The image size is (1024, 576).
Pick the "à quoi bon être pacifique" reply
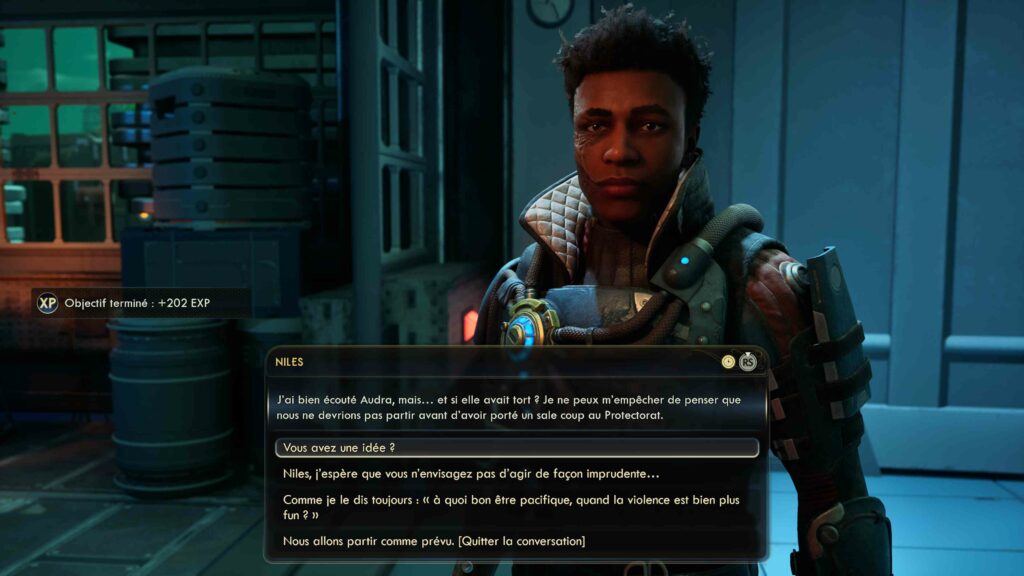(x=511, y=507)
